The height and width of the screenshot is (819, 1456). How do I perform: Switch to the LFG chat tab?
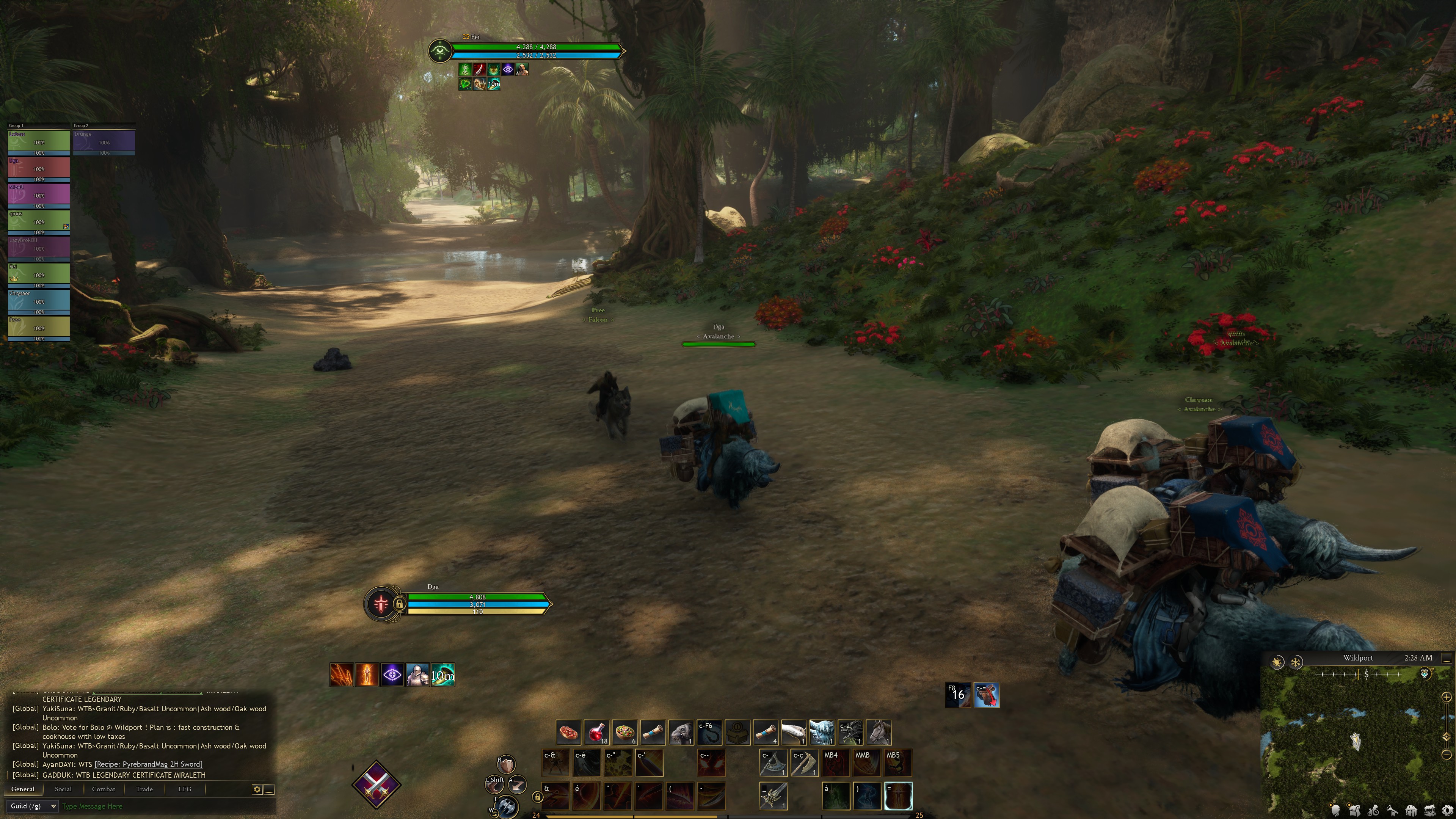point(185,789)
